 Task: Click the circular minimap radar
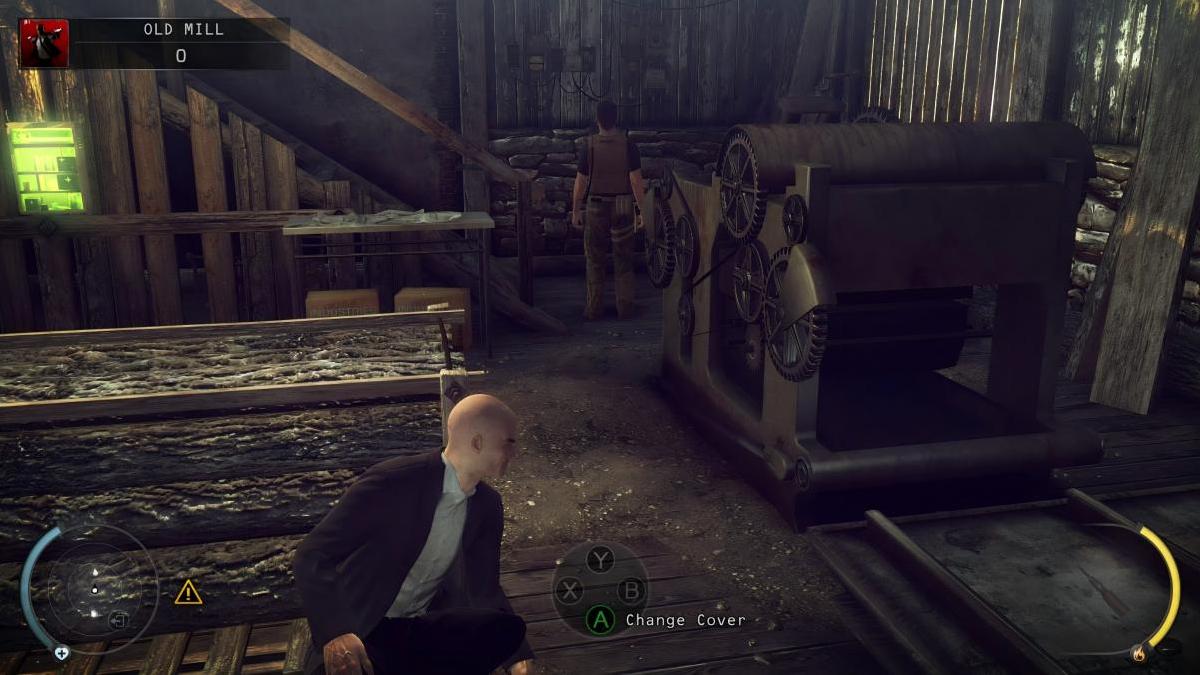click(x=96, y=590)
